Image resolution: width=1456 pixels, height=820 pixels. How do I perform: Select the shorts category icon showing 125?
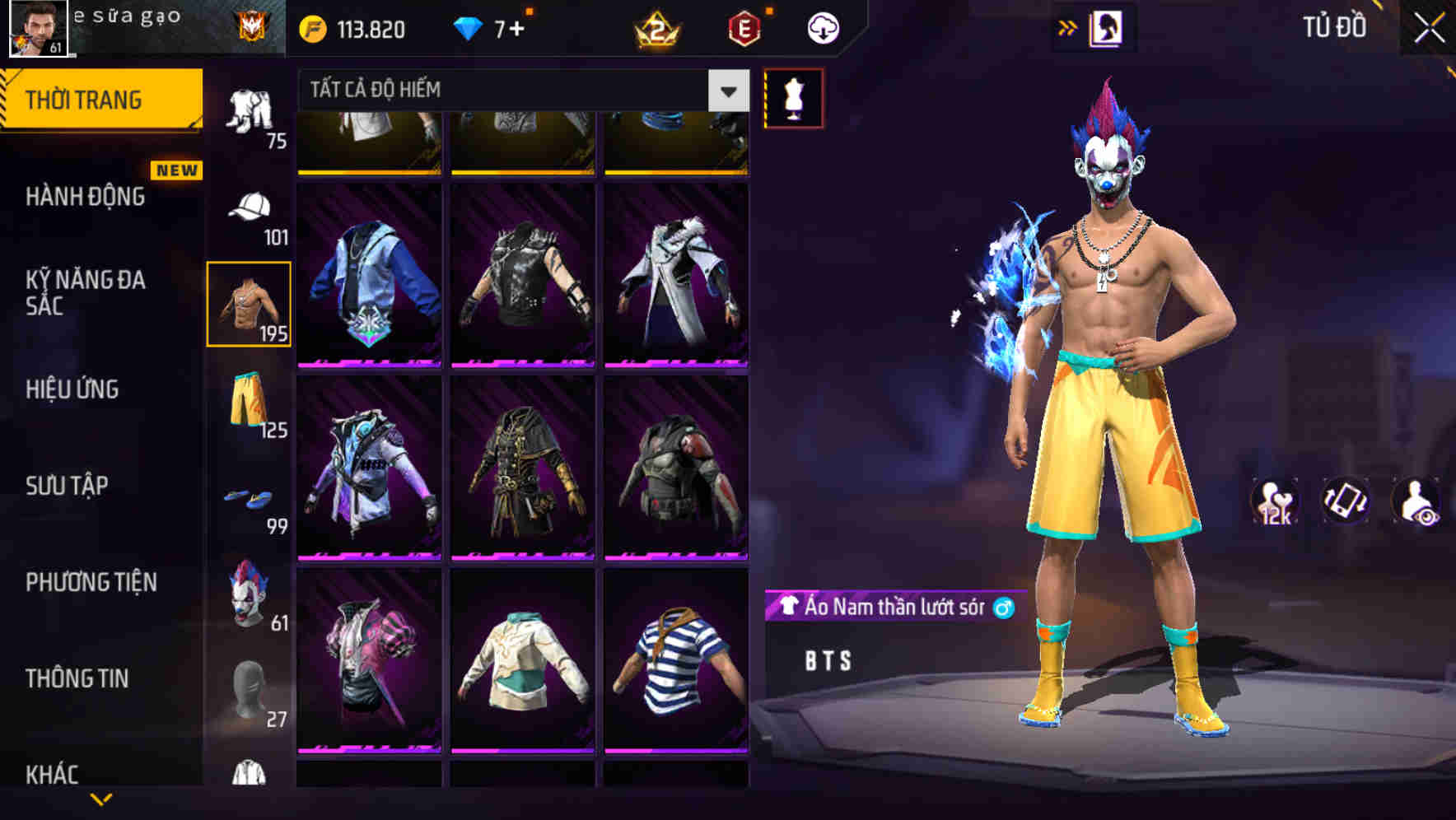(249, 403)
